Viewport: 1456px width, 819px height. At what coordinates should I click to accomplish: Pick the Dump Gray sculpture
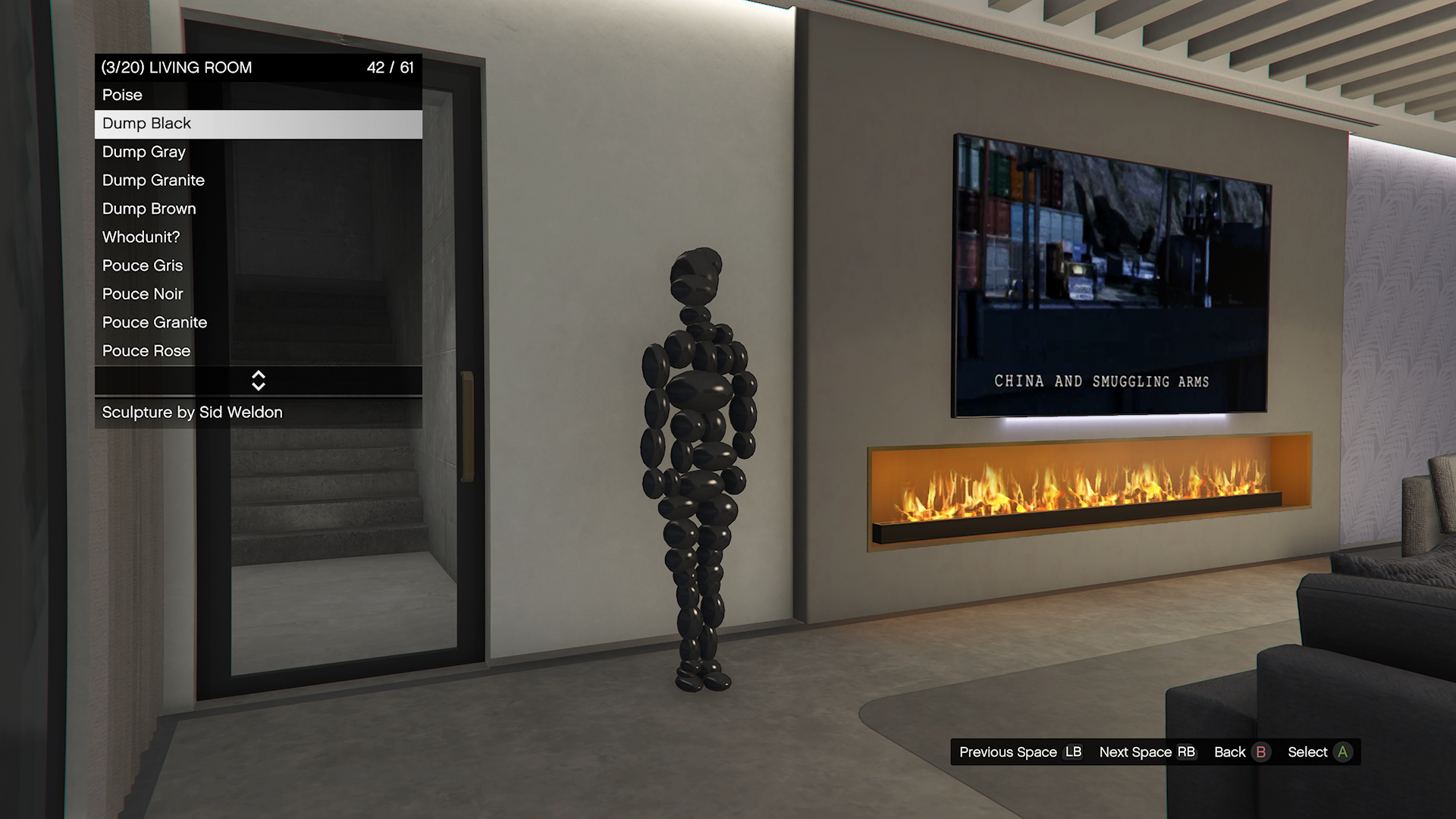258,152
